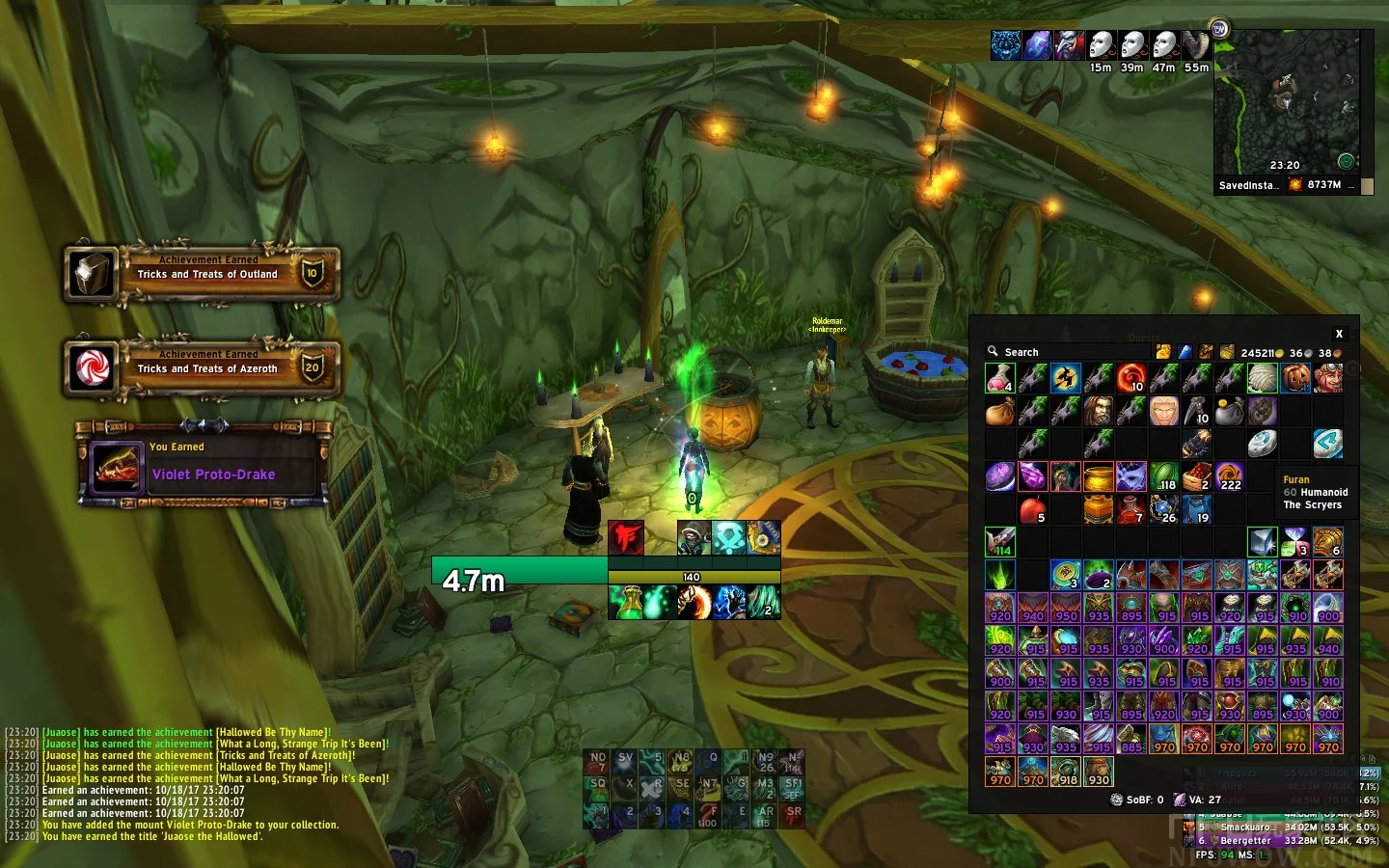Screen dimensions: 1389x868
Task: Activate the green potion flask ability
Action: 626,602
